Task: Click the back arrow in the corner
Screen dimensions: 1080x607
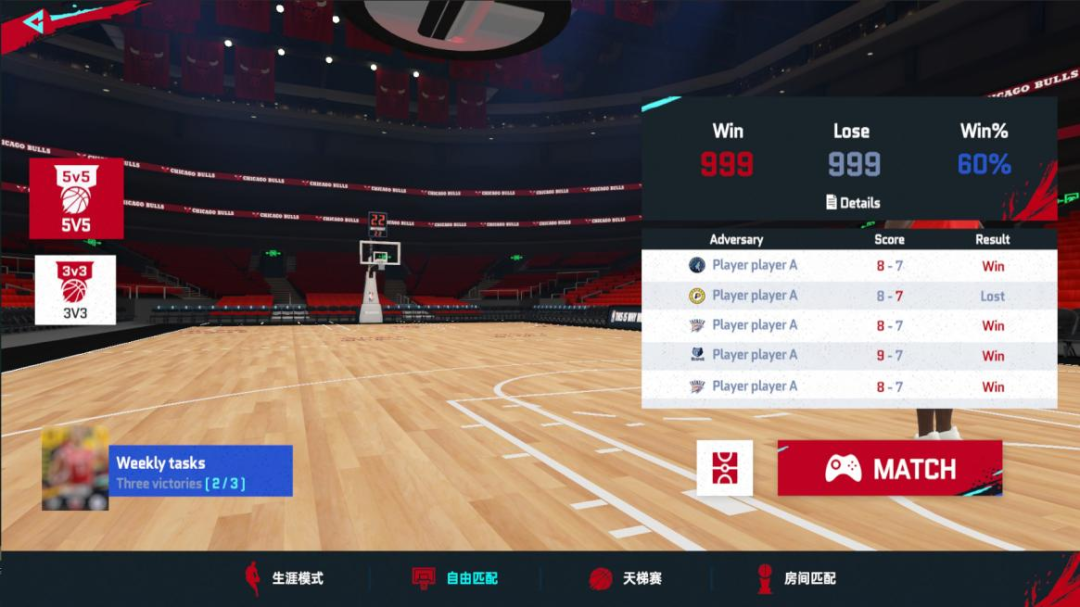Action: tap(34, 22)
